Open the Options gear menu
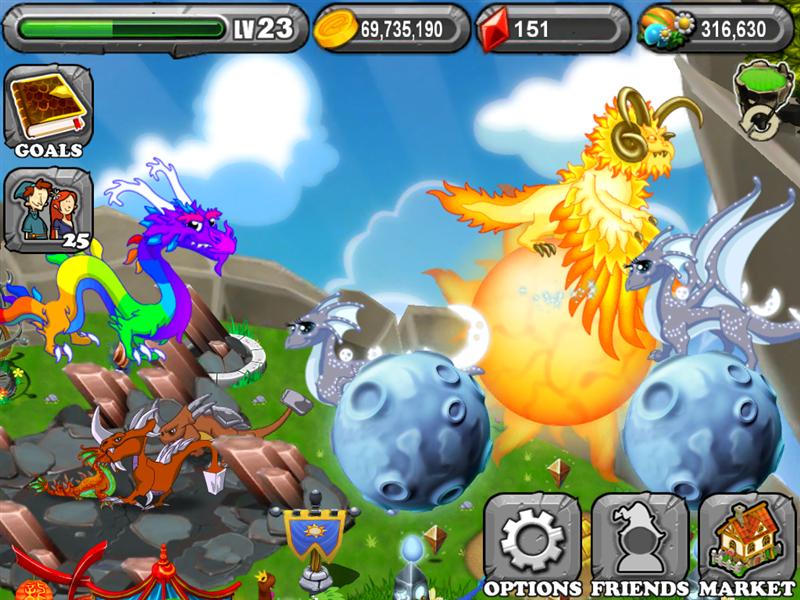 click(532, 545)
